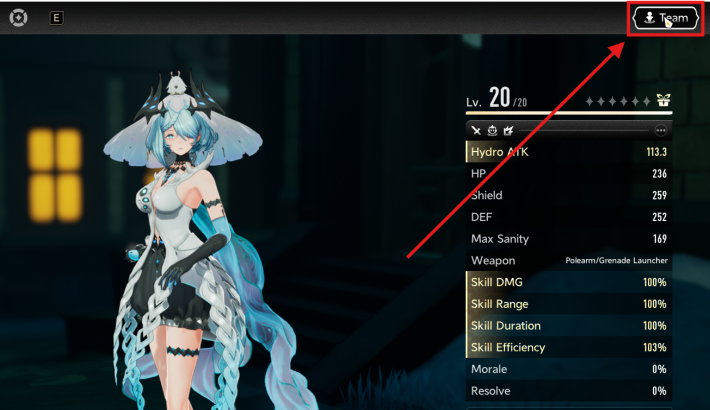Screen dimensions: 710x410
Task: Select the Skill Range stat row
Action: tap(568, 304)
